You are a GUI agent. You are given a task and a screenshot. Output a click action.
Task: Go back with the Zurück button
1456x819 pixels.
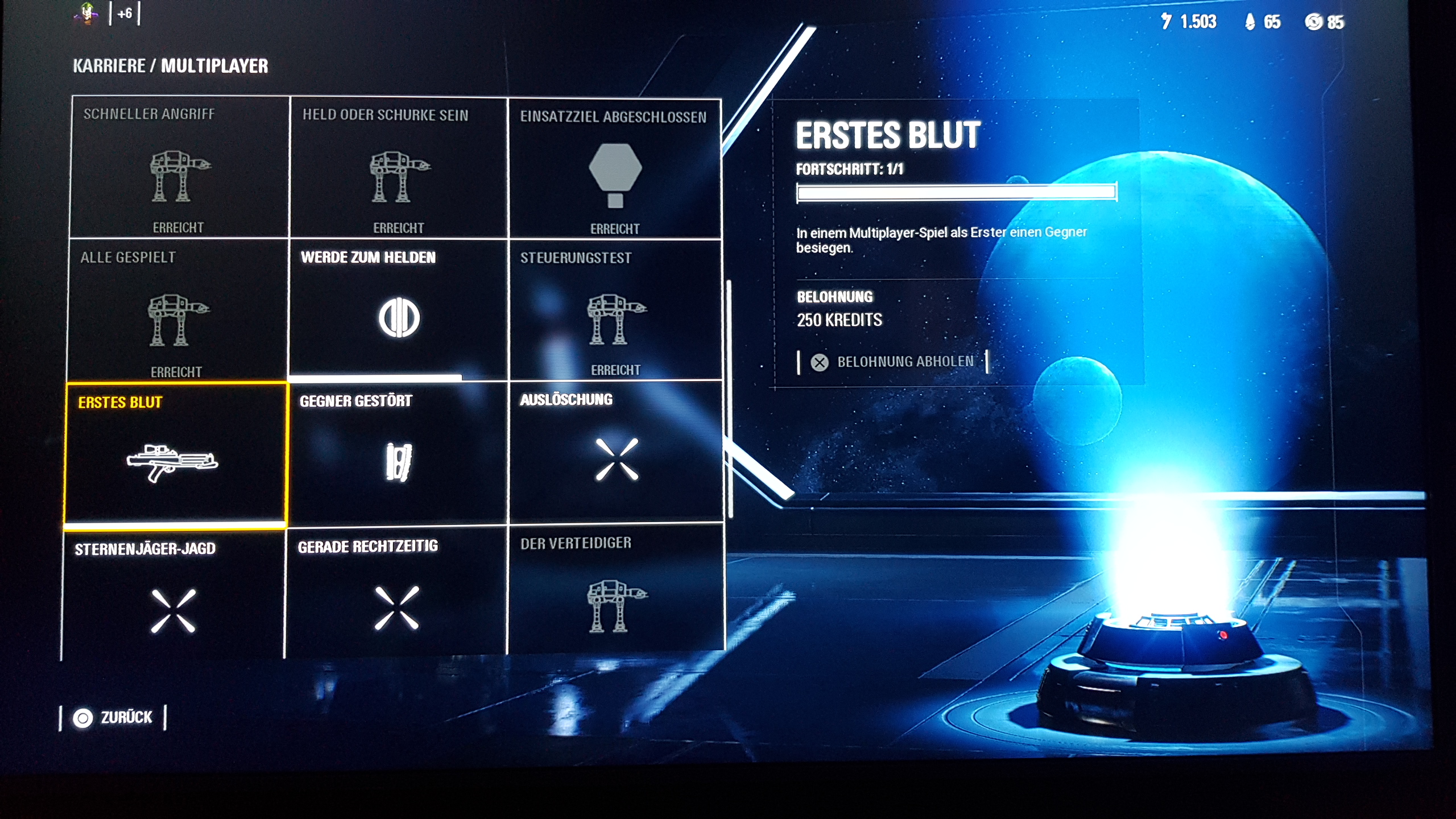coord(113,718)
